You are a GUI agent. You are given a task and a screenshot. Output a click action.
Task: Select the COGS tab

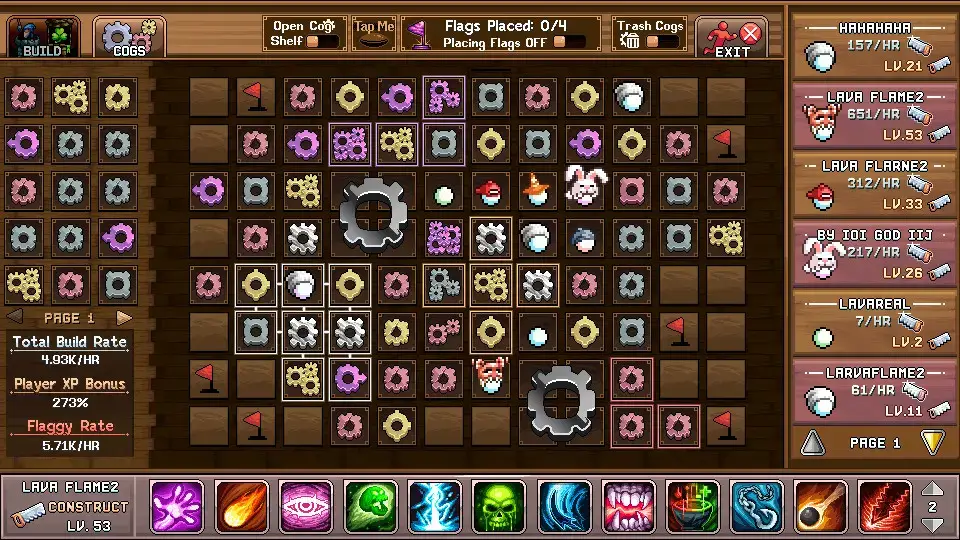tap(130, 37)
